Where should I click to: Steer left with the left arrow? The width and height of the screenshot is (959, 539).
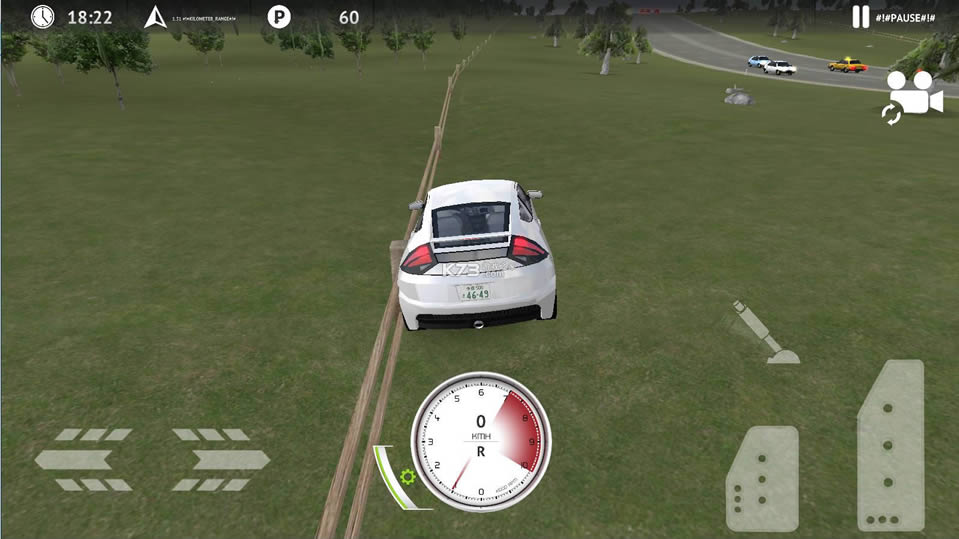pyautogui.click(x=84, y=460)
